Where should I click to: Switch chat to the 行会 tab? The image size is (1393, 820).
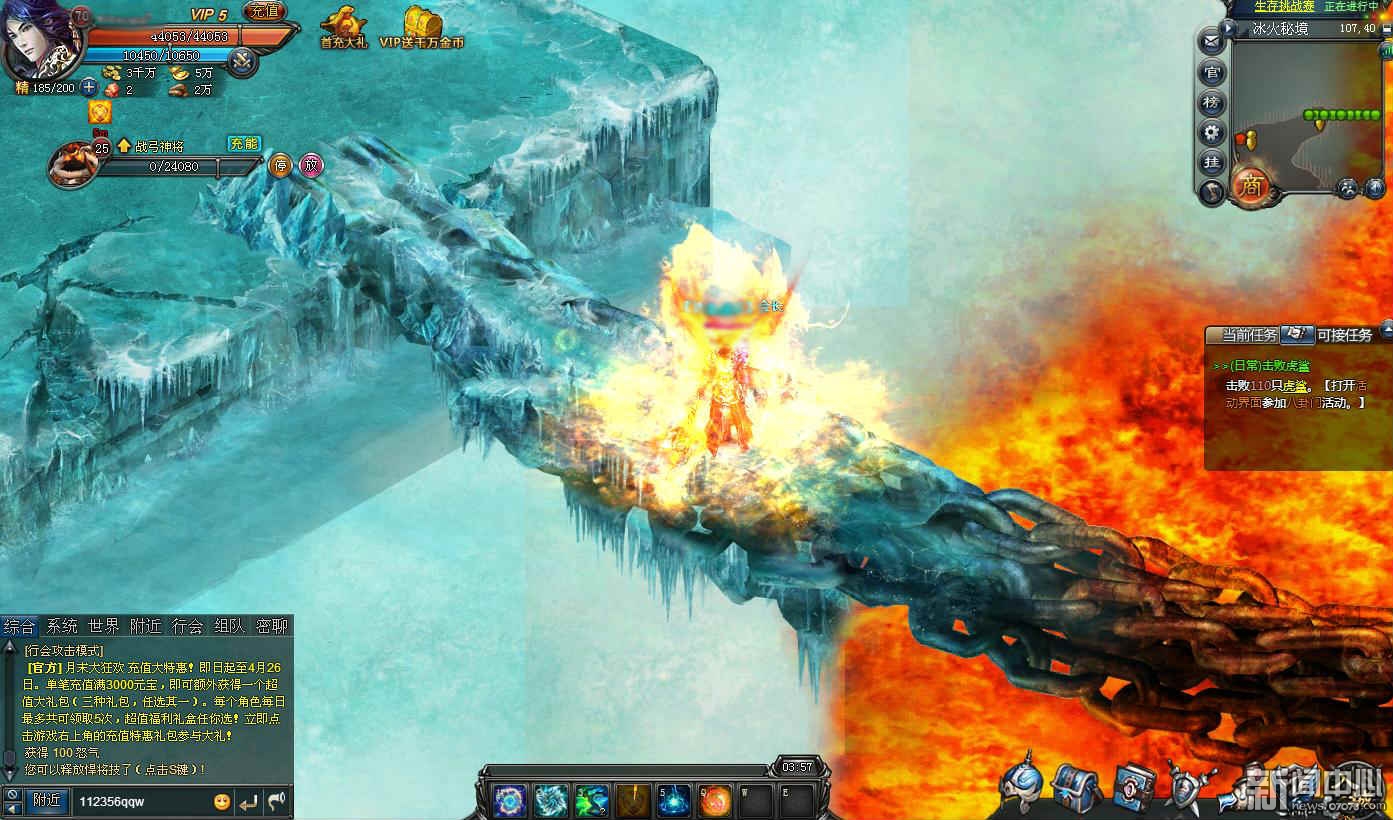point(187,626)
